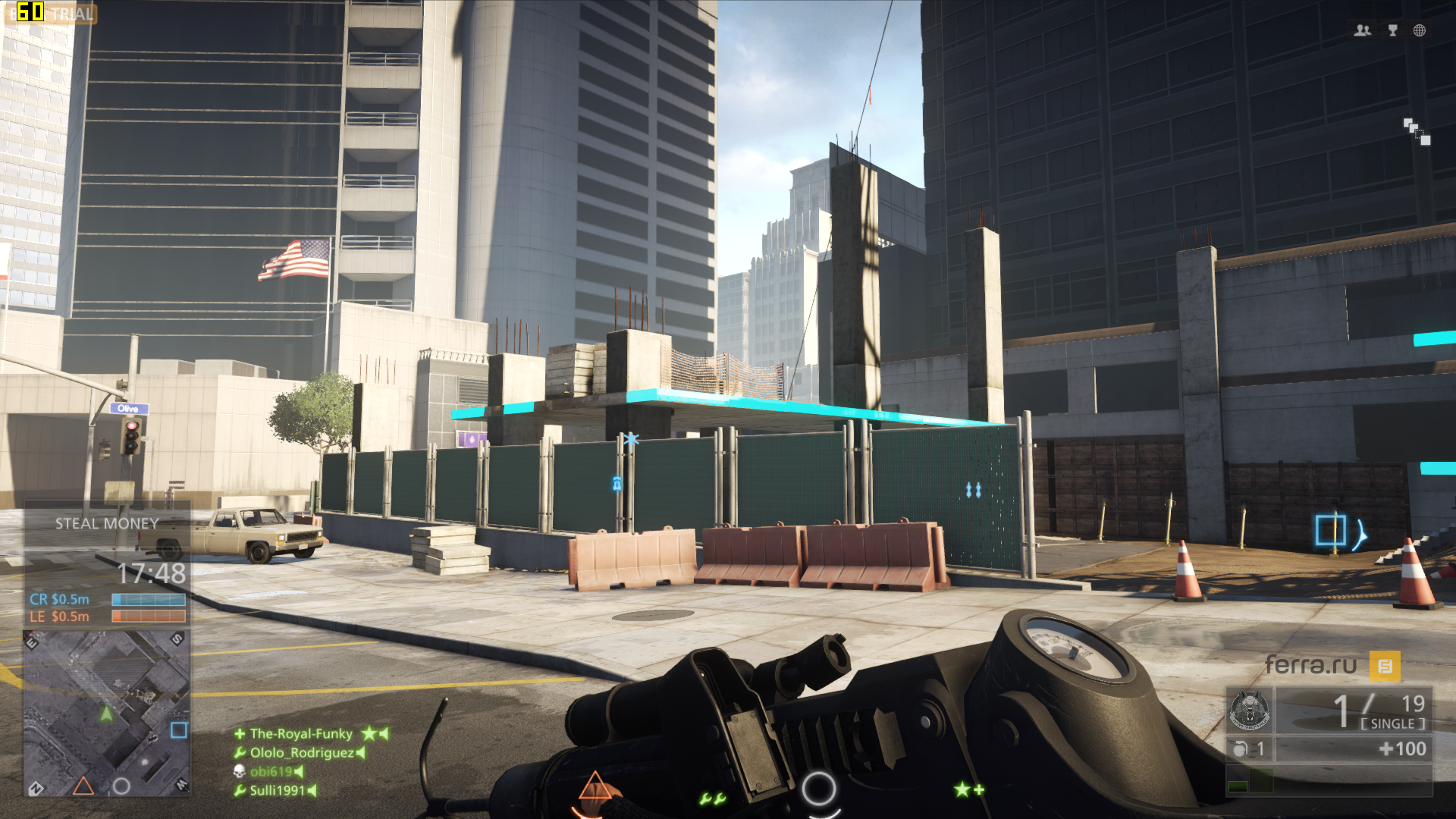Open the friends icon in top-right overlay
The width and height of the screenshot is (1456, 819).
click(1363, 30)
